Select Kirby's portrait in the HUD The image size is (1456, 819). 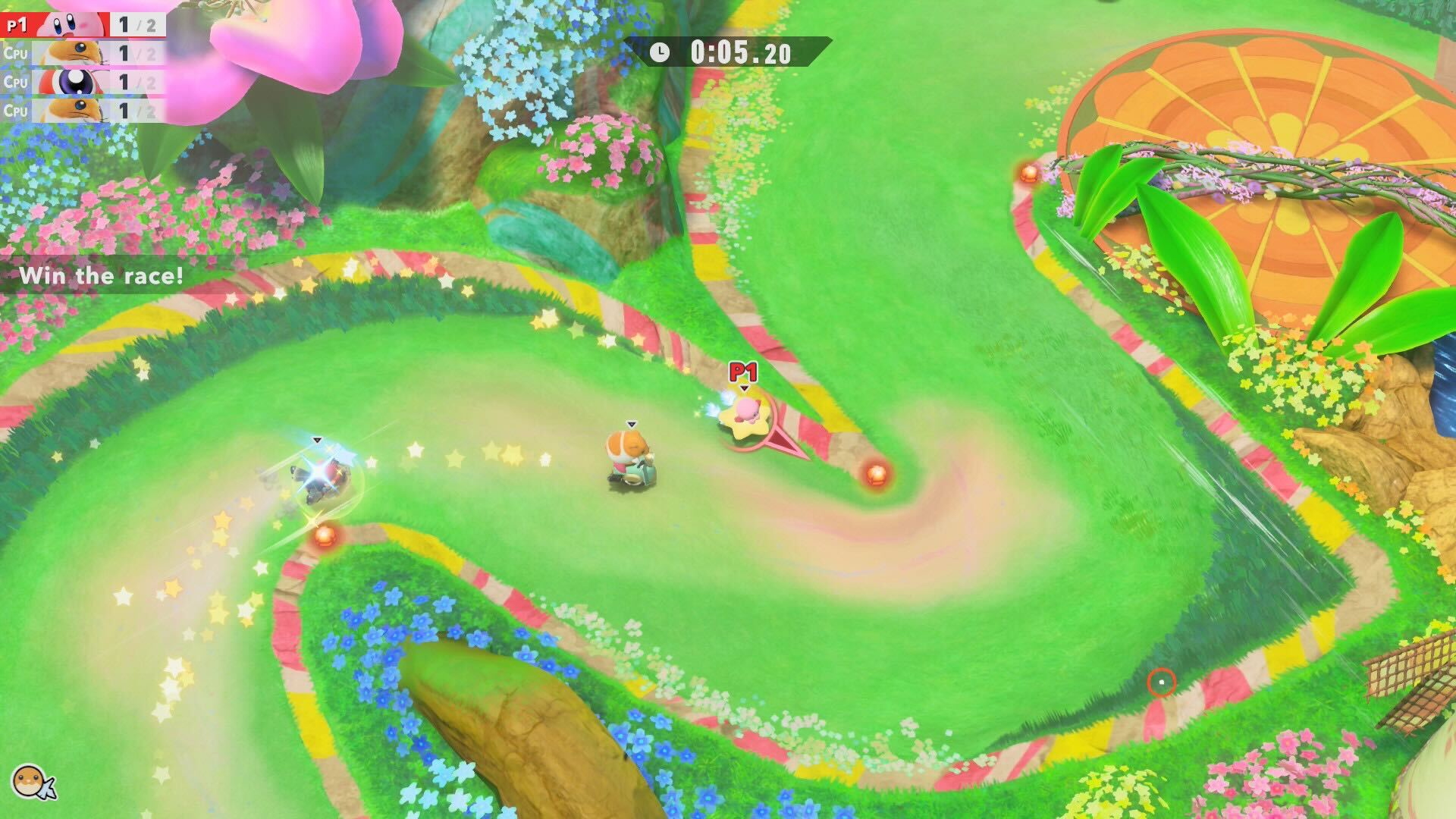[x=72, y=23]
